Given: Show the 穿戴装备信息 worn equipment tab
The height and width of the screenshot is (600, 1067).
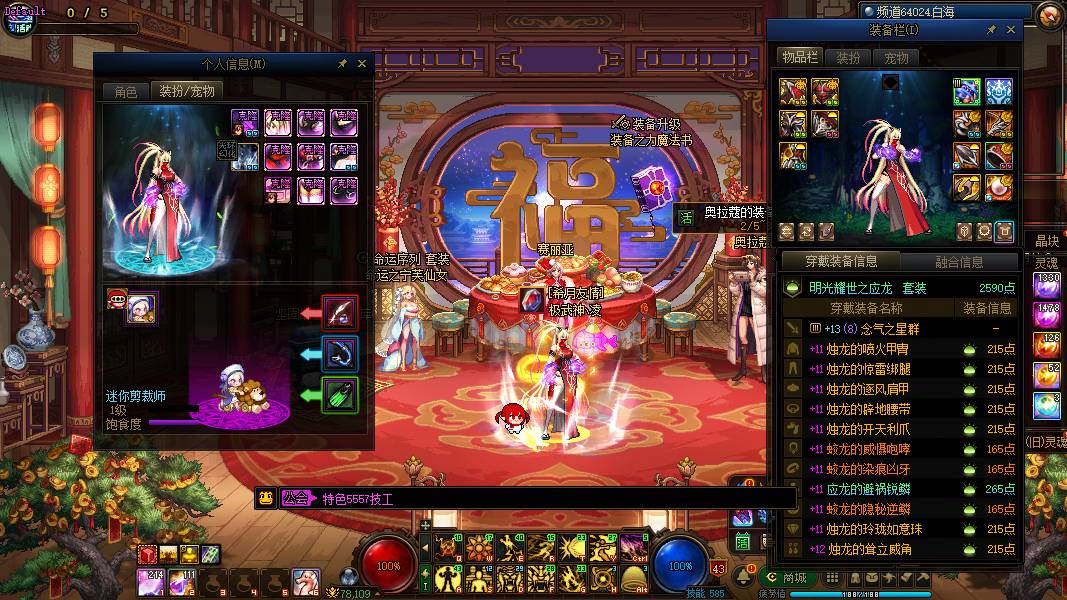Looking at the screenshot, I should coord(842,262).
